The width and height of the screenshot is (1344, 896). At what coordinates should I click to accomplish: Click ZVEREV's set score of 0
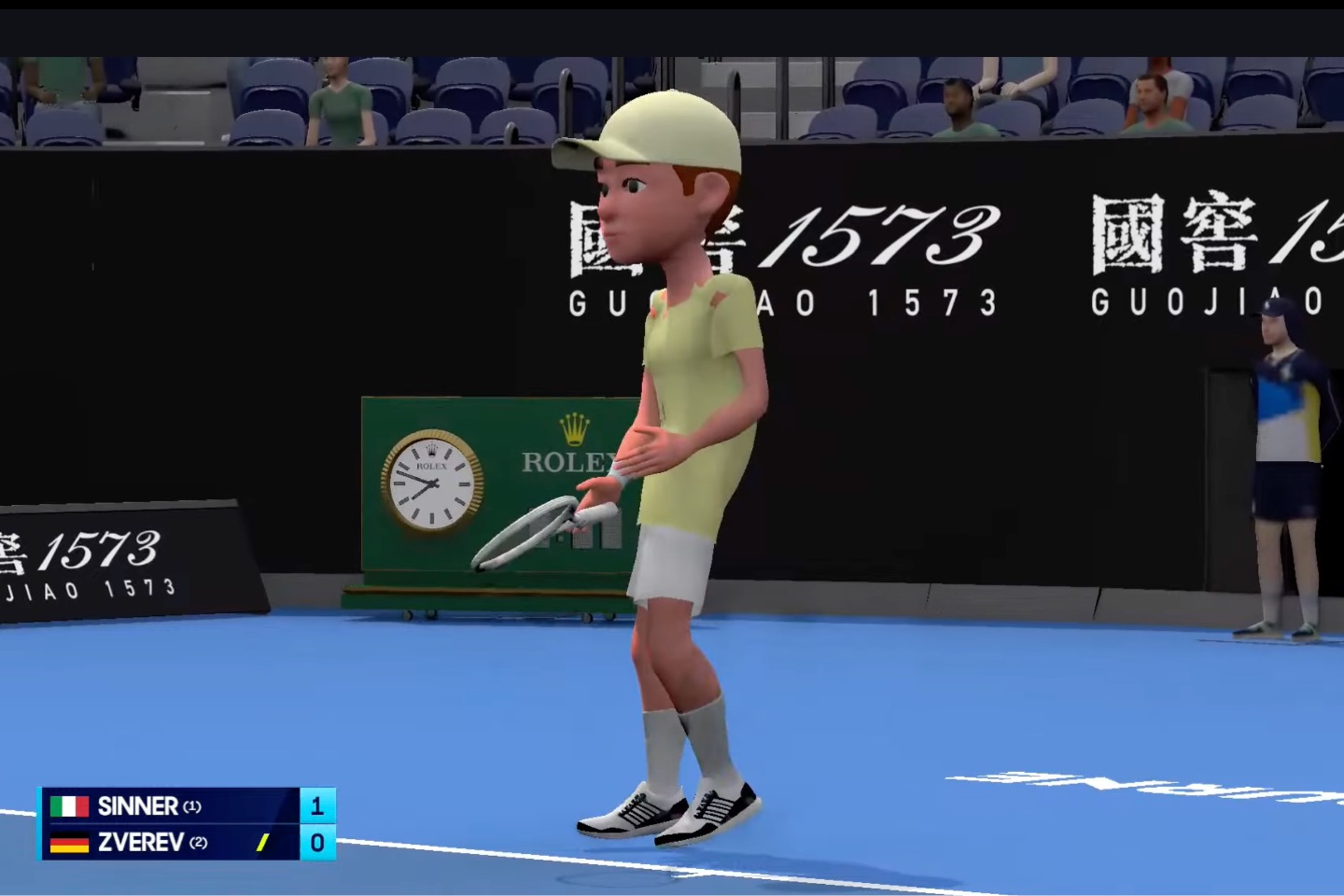pos(316,844)
